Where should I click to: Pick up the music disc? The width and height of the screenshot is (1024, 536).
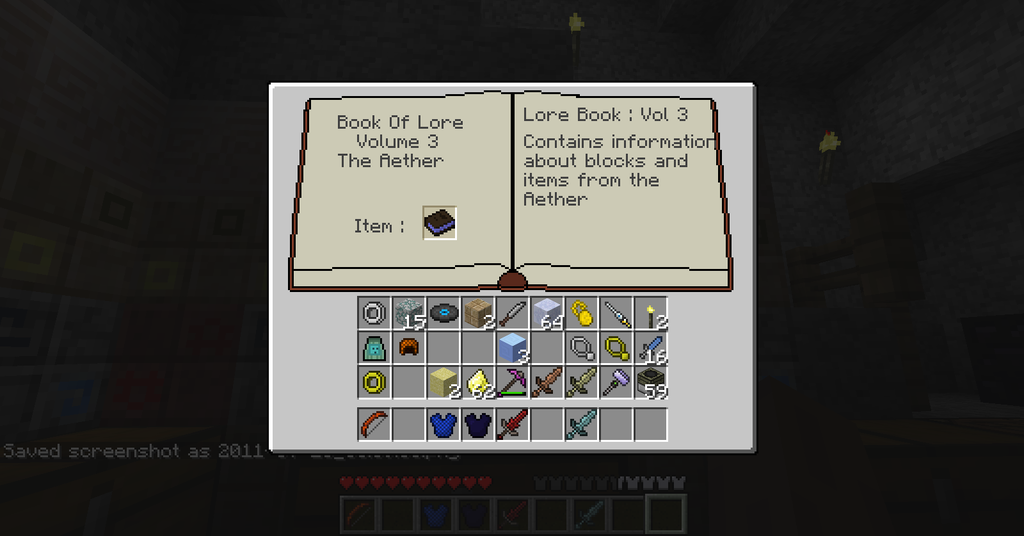pos(443,314)
